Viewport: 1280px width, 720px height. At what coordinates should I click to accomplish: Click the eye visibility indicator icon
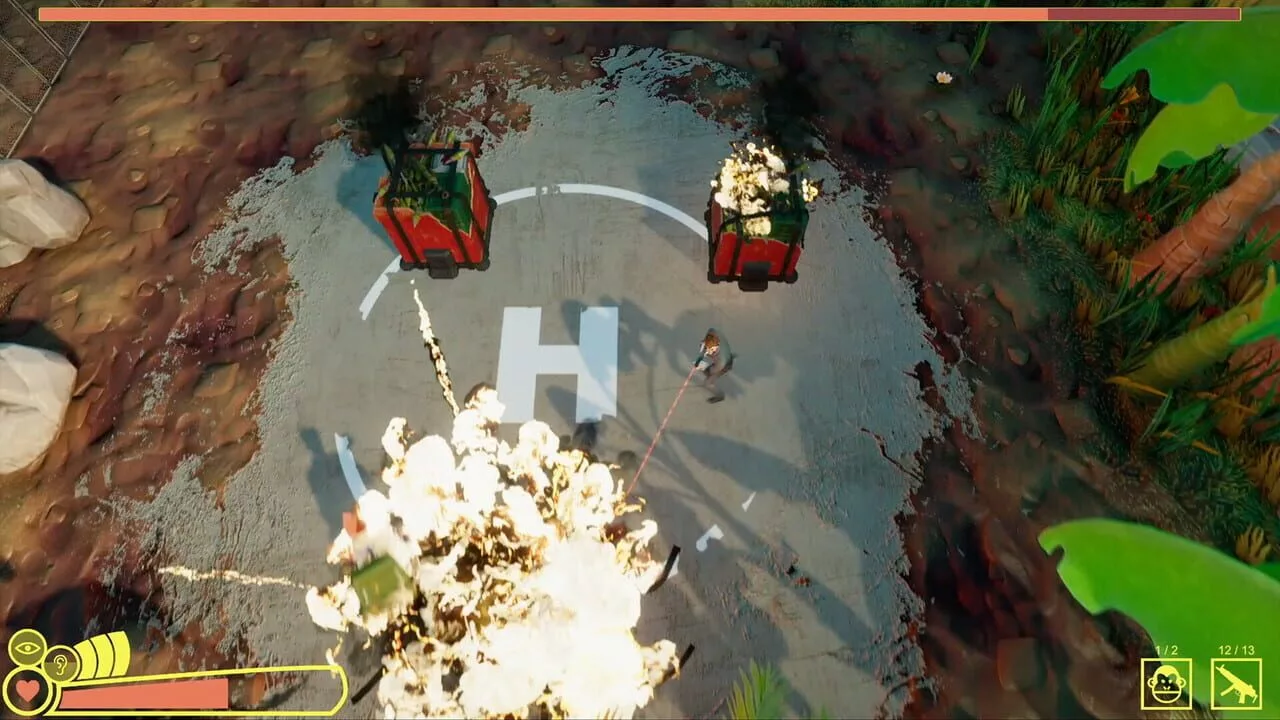coord(27,647)
